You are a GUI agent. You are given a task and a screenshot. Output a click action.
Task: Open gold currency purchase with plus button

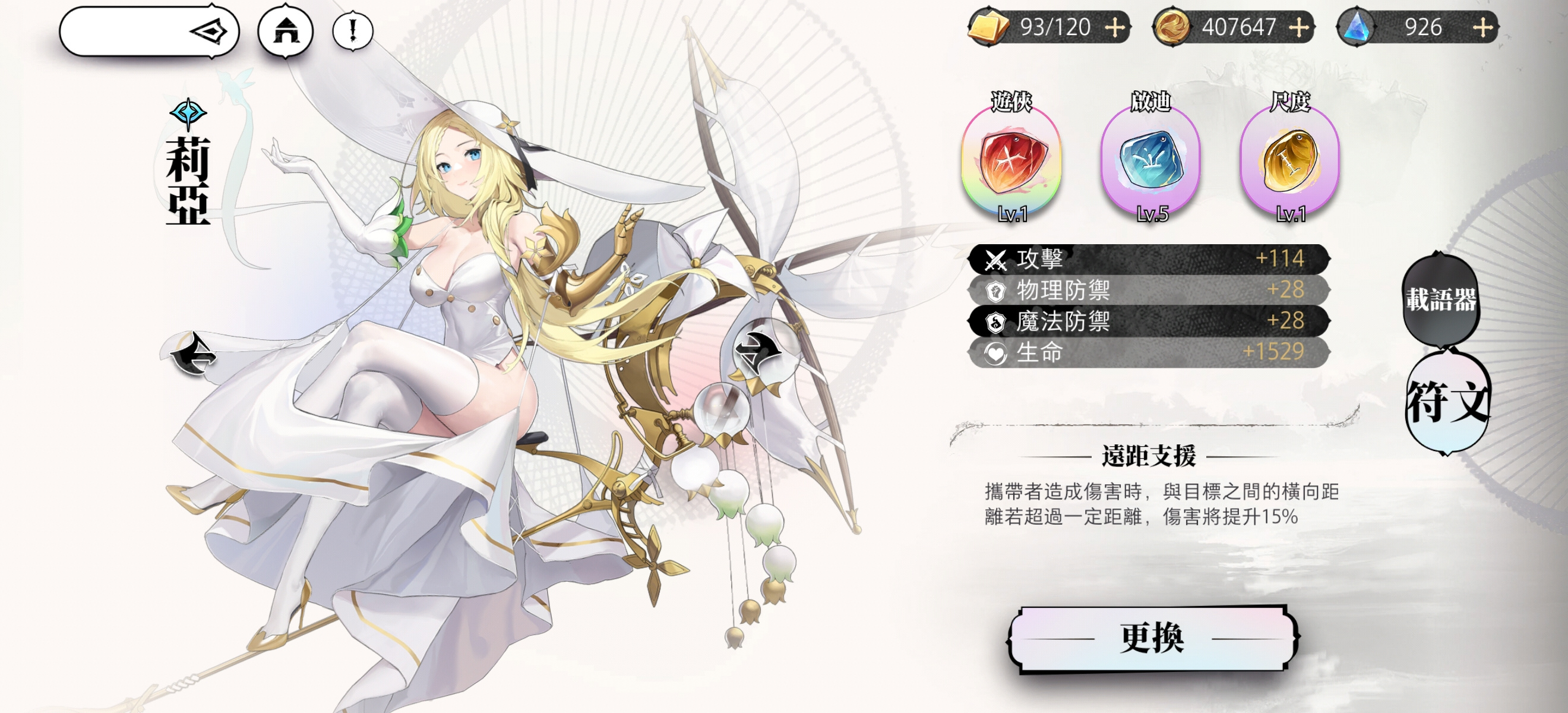[1298, 28]
